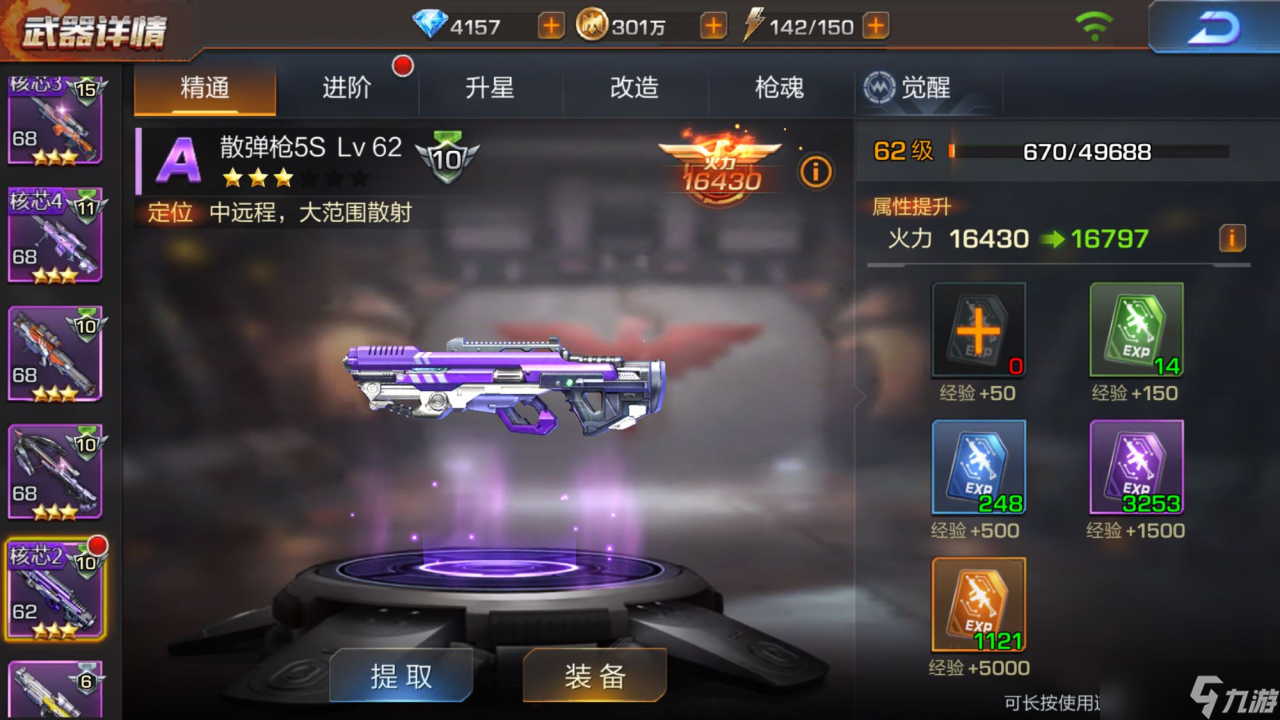Use the purple 经验+1500 EXP card
This screenshot has height=720, width=1280.
(1136, 467)
